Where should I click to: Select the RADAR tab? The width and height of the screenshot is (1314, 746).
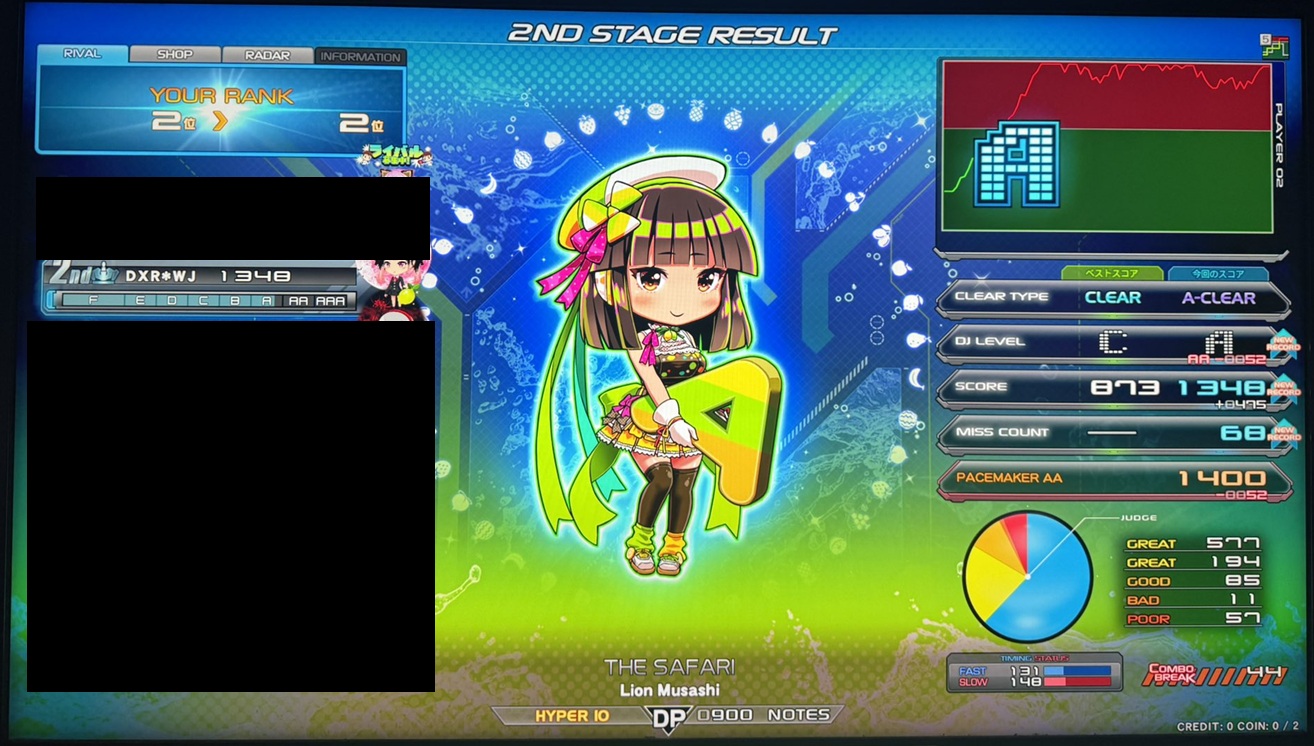click(x=267, y=56)
